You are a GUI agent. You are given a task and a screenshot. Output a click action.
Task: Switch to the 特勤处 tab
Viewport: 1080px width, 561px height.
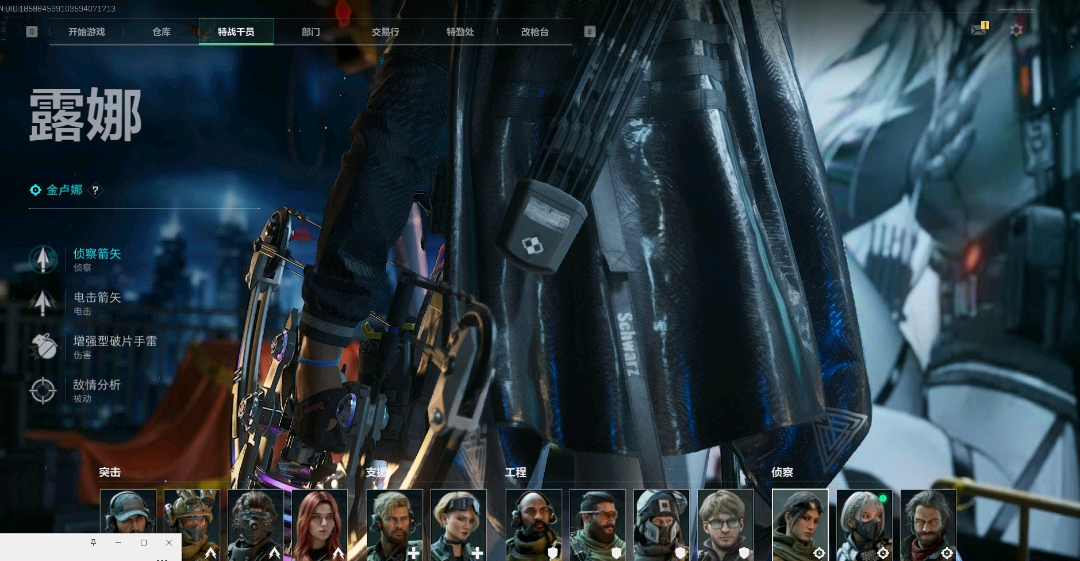coord(460,32)
